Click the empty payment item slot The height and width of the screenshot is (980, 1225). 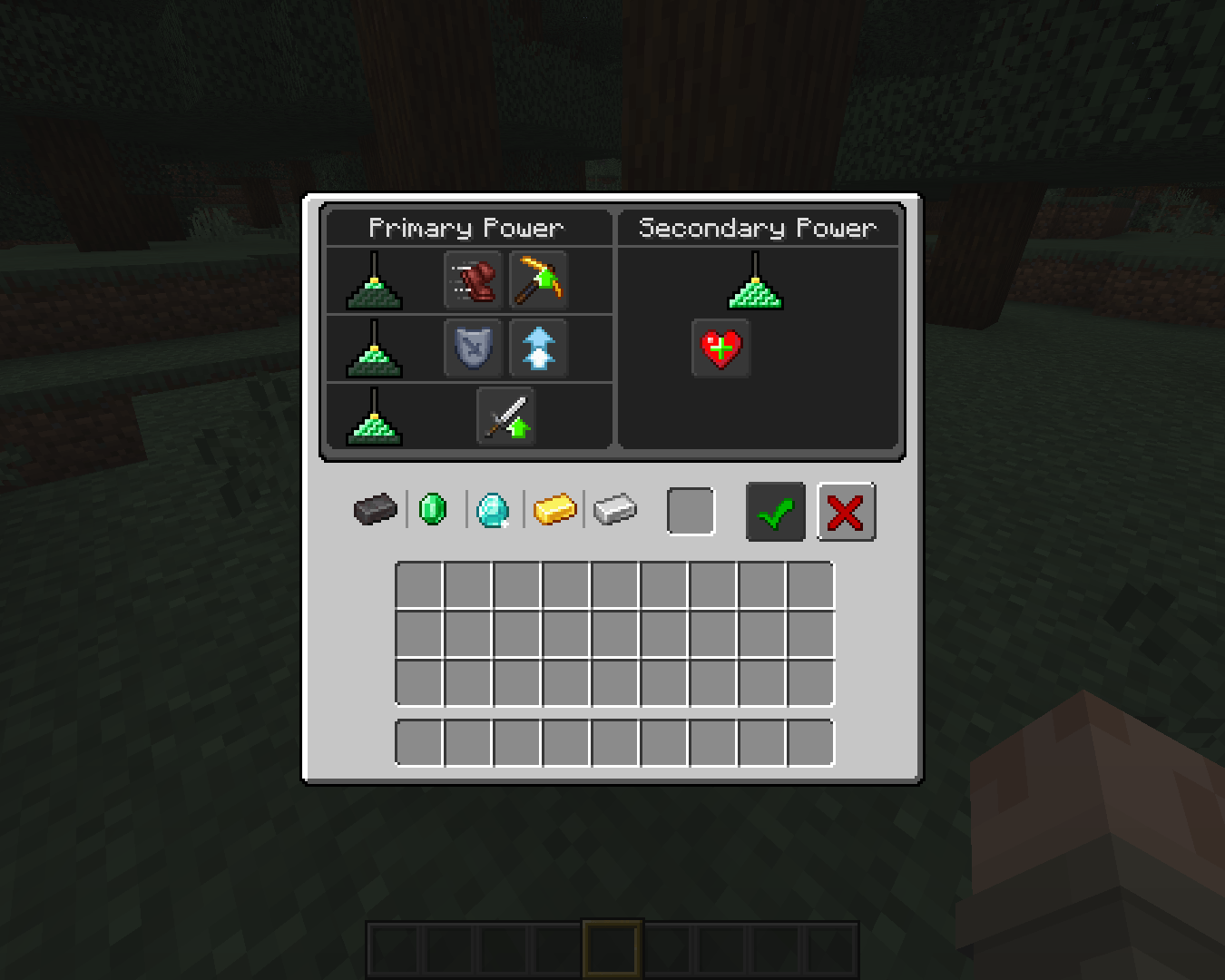click(691, 510)
